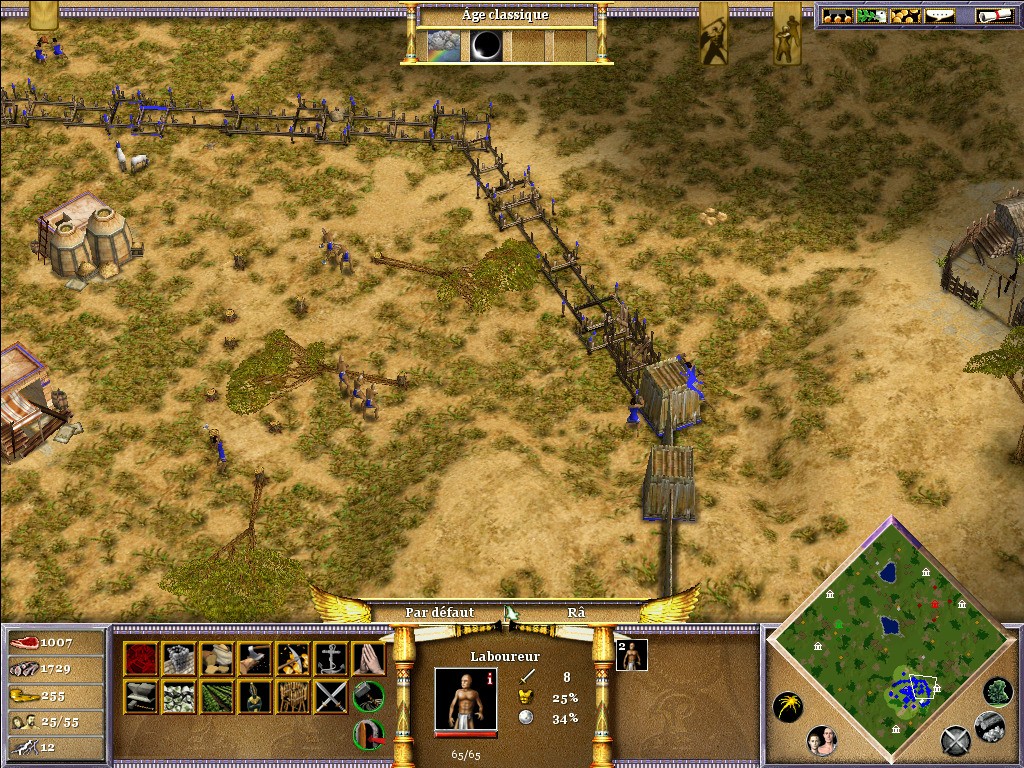Screen dimensions: 1024x768
Task: Invoke the Eclipse god power icon
Action: (487, 46)
